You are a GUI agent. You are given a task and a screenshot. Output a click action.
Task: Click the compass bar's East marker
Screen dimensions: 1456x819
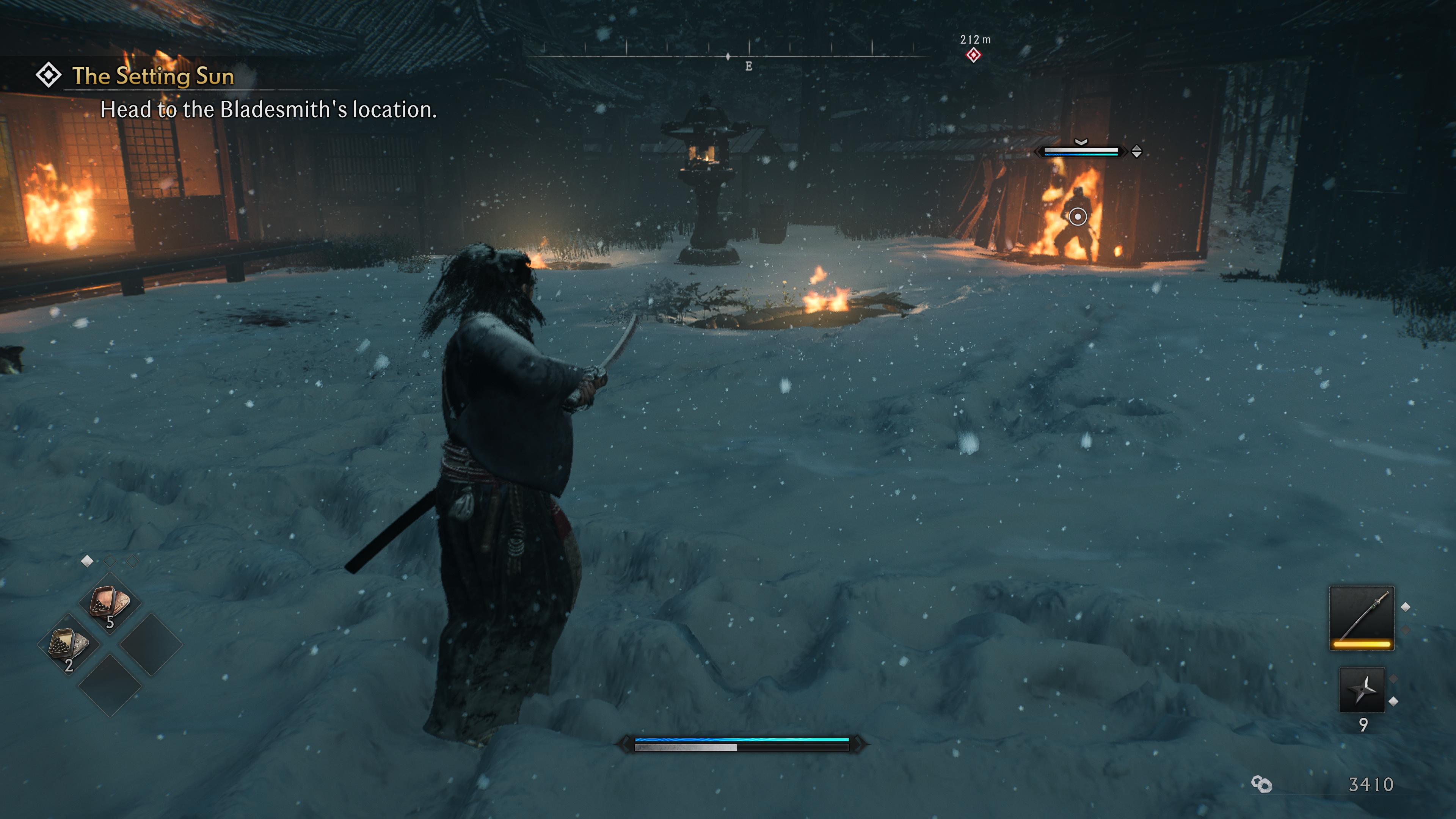(748, 66)
